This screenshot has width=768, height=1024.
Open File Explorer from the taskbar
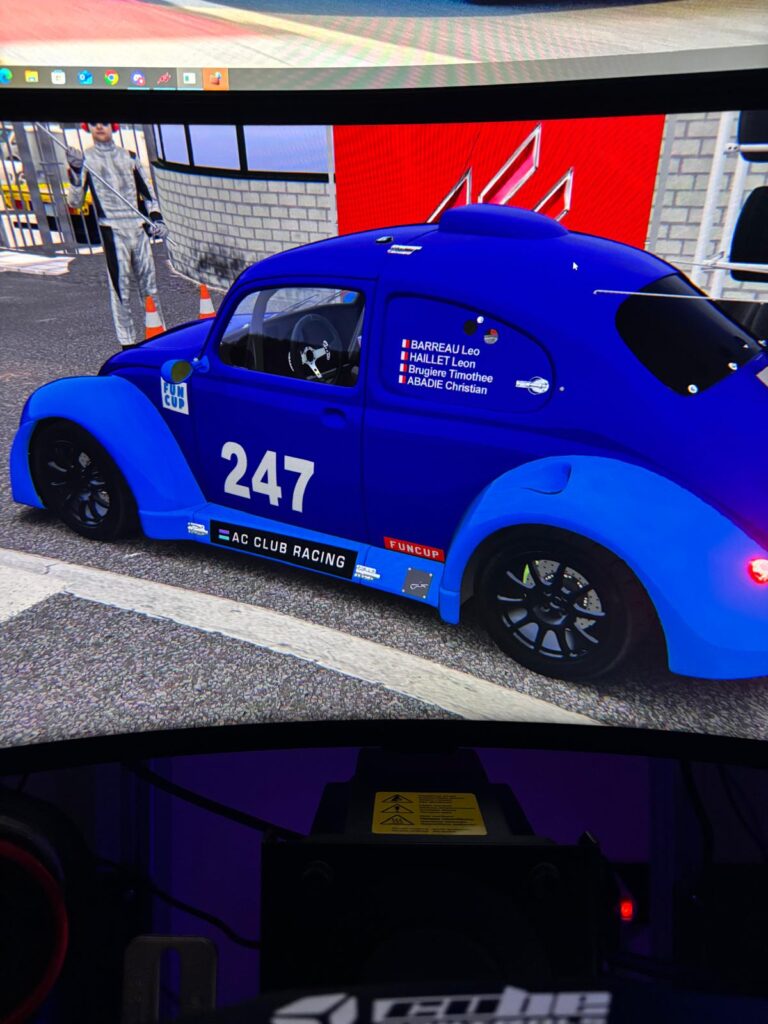tap(32, 76)
